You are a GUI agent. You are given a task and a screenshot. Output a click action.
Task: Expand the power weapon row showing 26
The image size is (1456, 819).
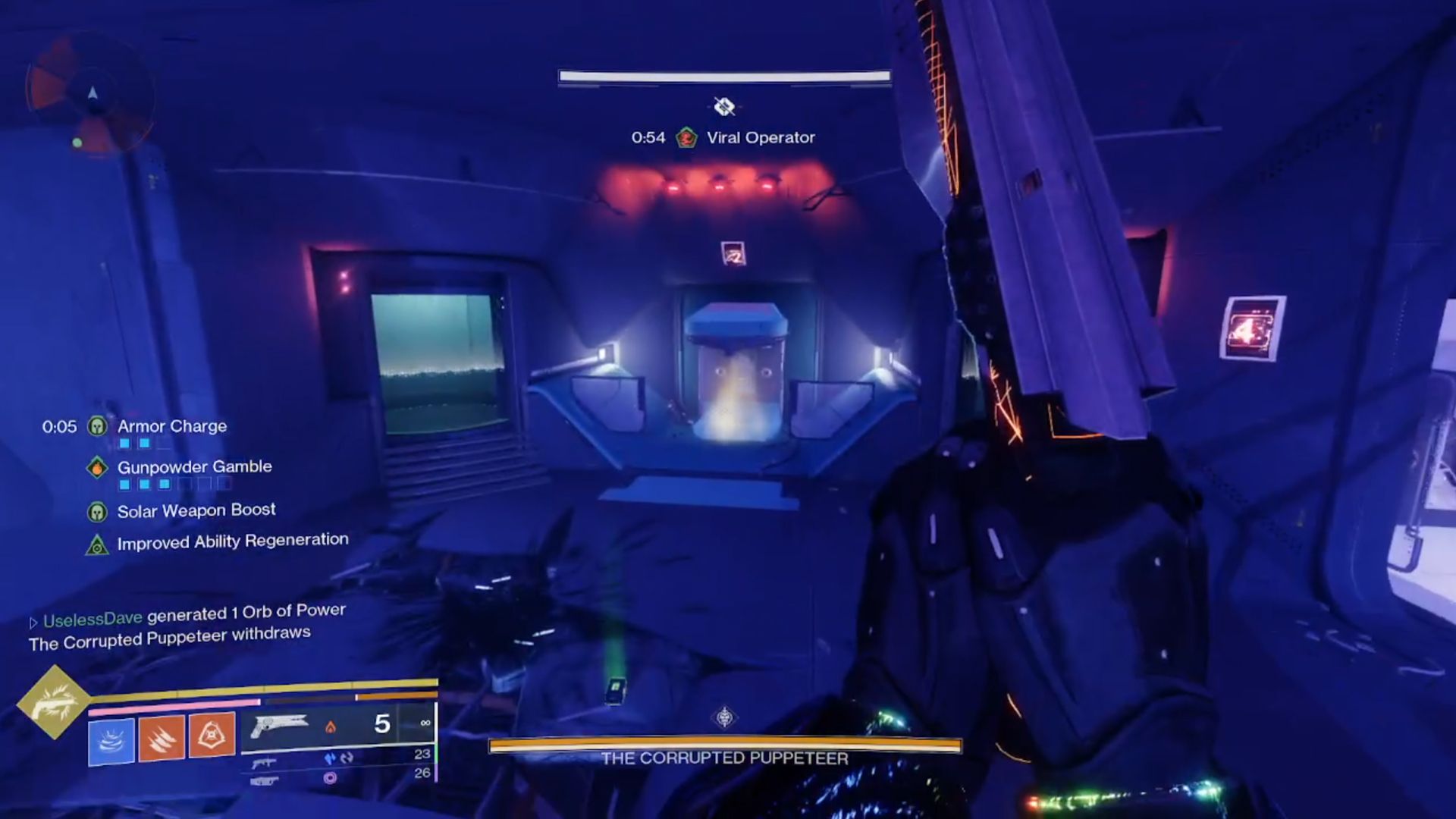pos(422,775)
